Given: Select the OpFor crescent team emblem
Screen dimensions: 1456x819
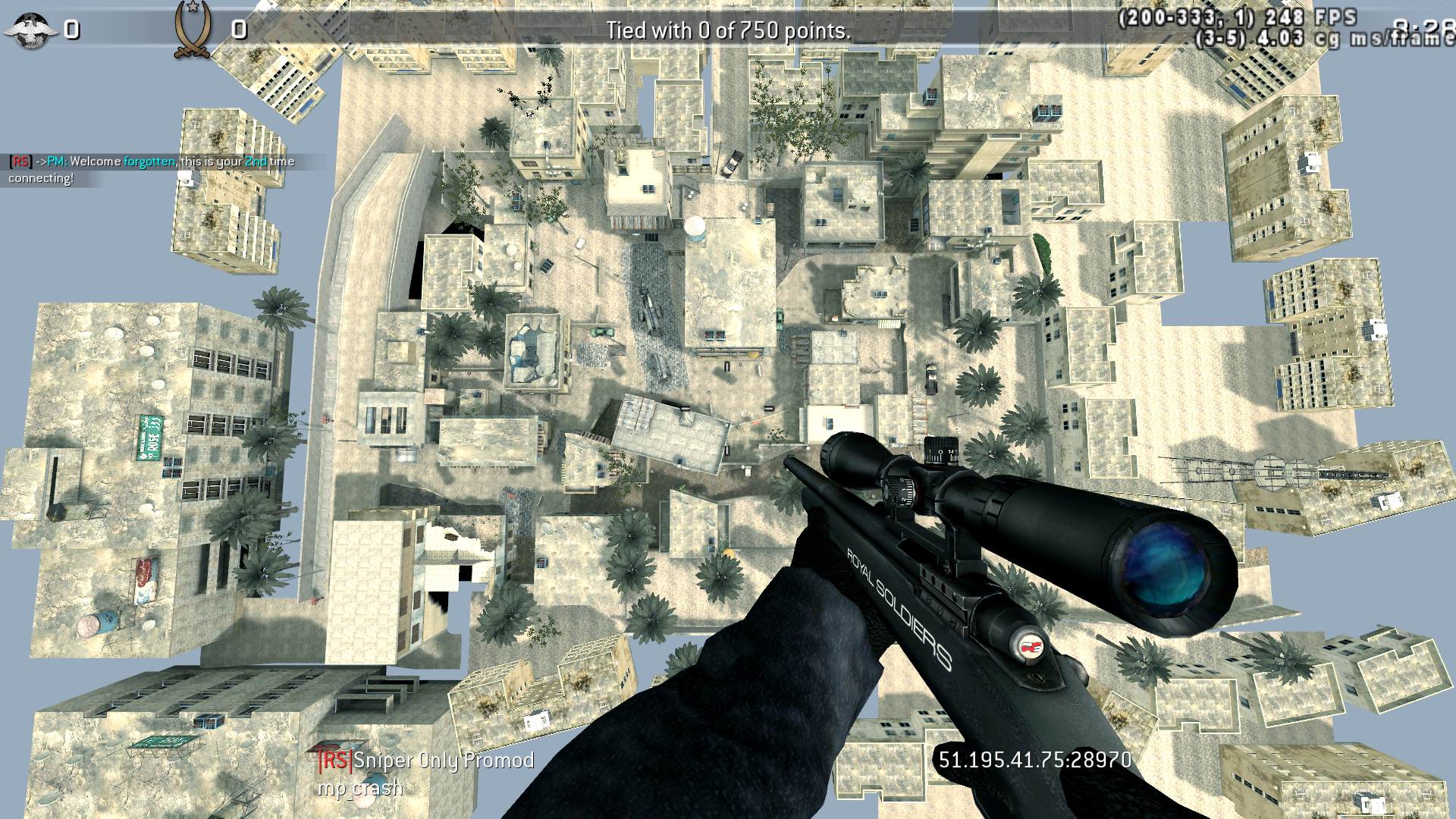Looking at the screenshot, I should (194, 30).
